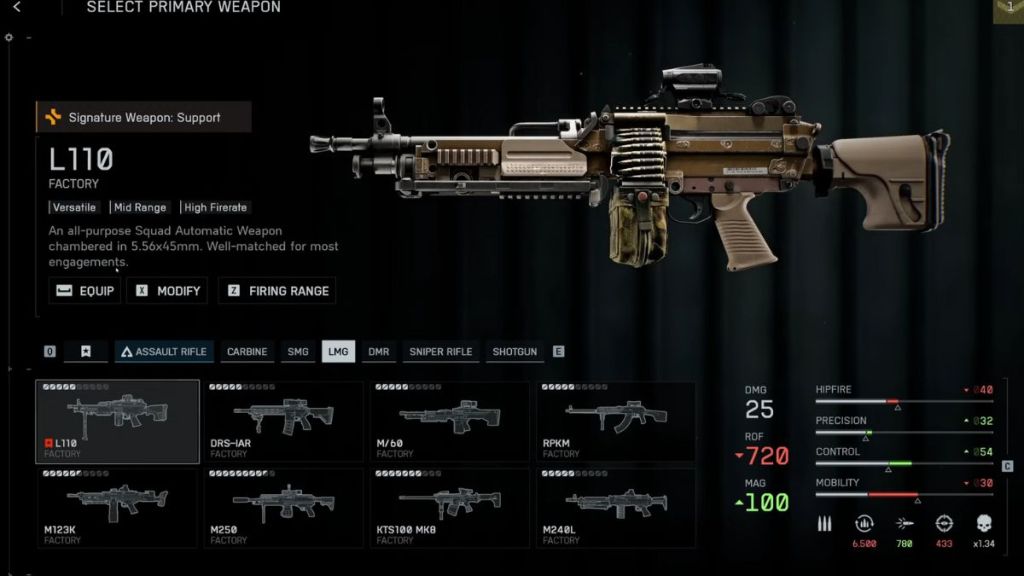This screenshot has height=576, width=1024.
Task: Open the DMR weapon category
Action: [378, 352]
